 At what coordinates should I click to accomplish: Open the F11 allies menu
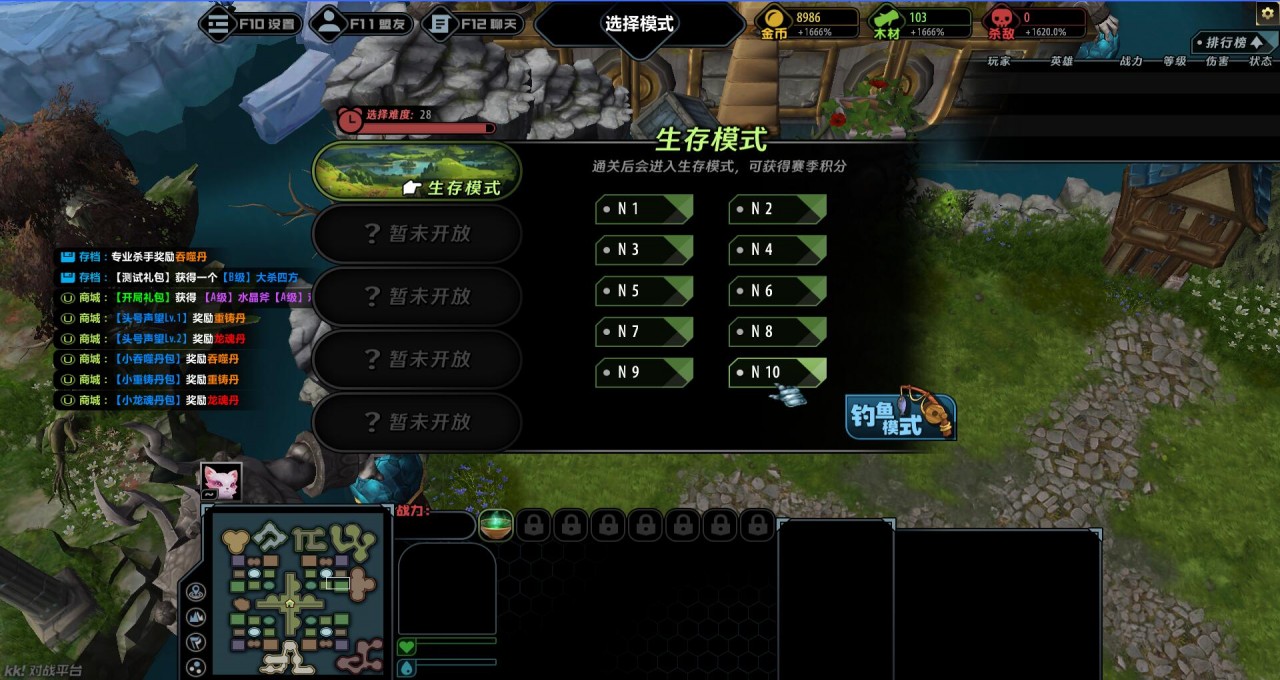[361, 24]
